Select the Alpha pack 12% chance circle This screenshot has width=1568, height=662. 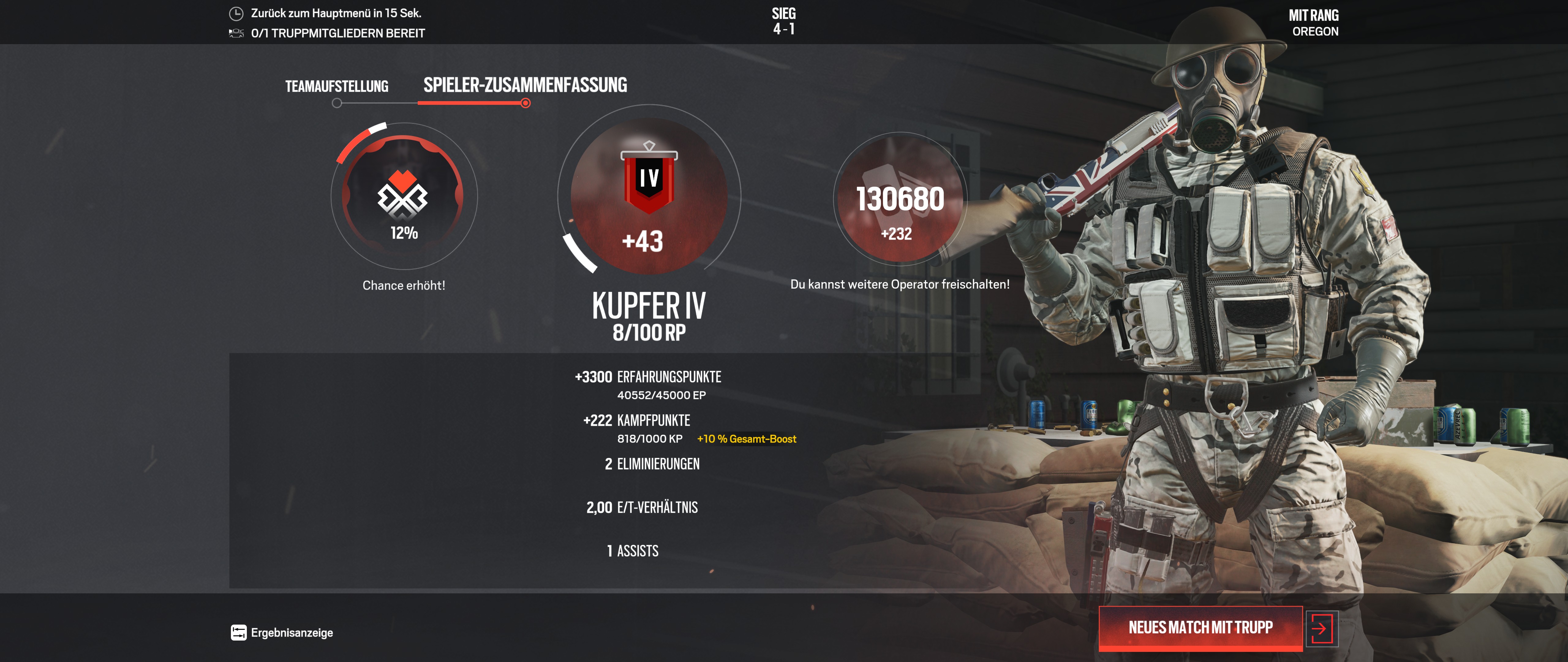403,197
